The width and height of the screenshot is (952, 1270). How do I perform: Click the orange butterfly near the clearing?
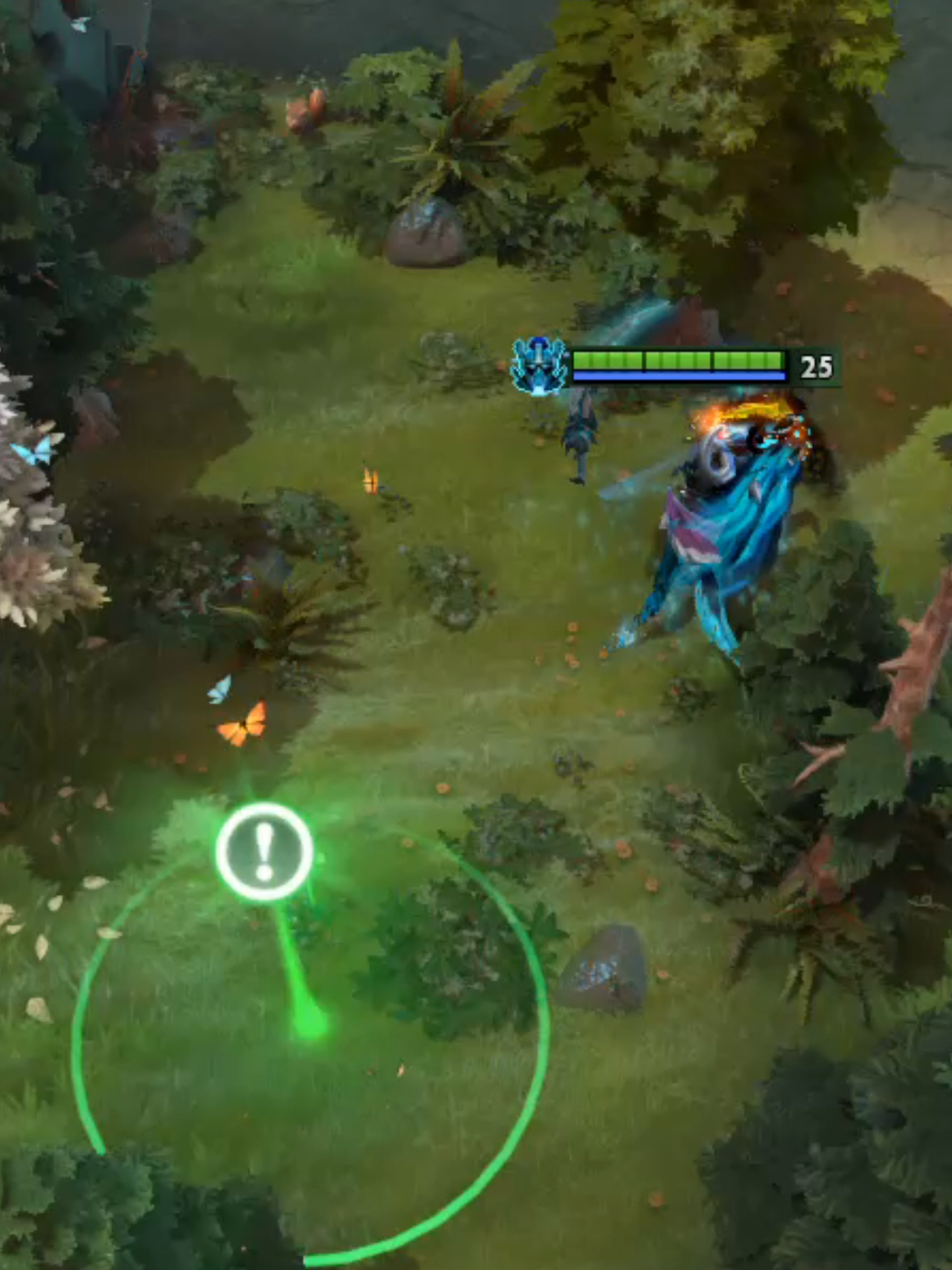coord(245,724)
